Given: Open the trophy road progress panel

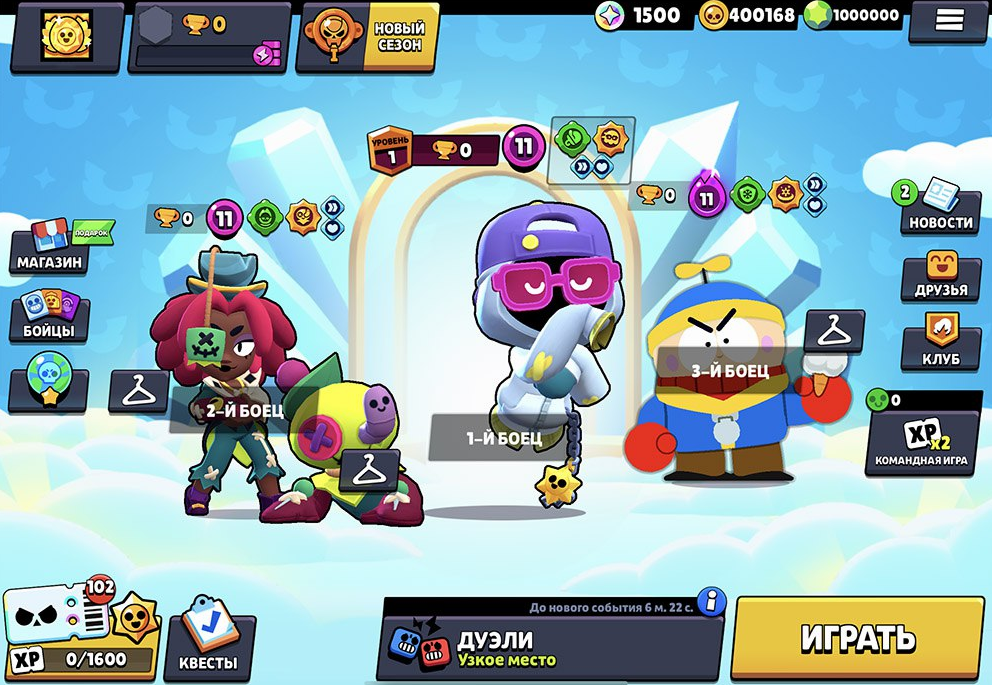Looking at the screenshot, I should point(207,38).
